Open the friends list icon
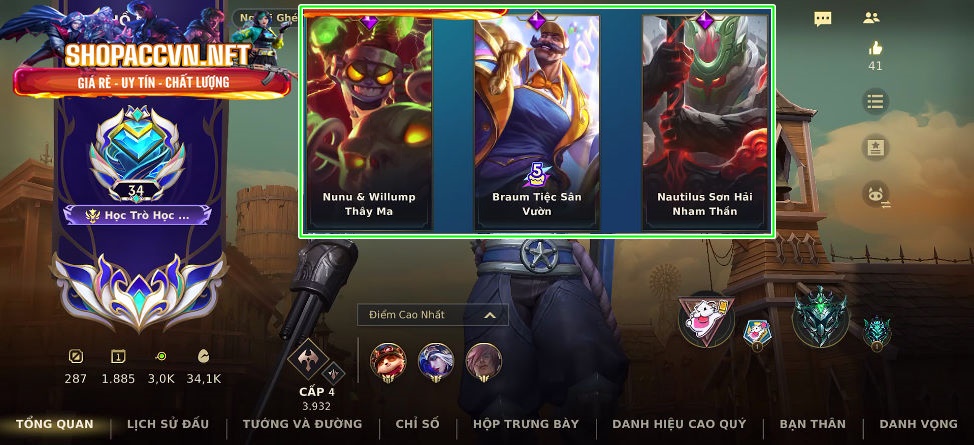974x445 pixels. [x=871, y=18]
